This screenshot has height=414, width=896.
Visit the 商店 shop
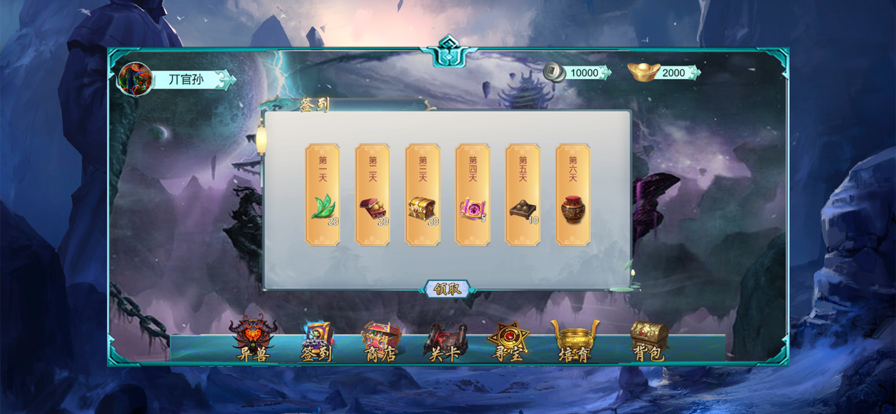click(381, 340)
